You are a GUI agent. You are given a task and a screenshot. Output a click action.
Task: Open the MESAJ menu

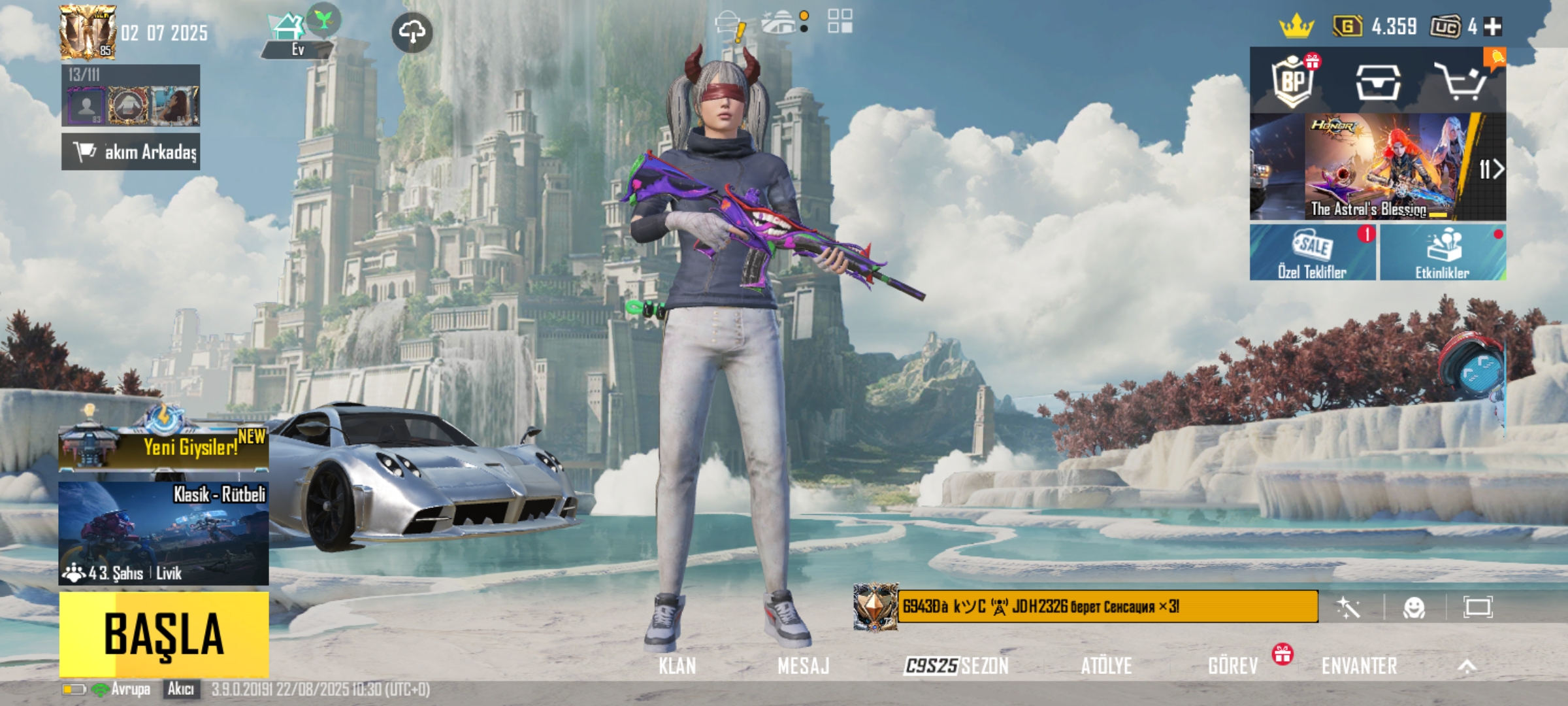click(x=803, y=666)
